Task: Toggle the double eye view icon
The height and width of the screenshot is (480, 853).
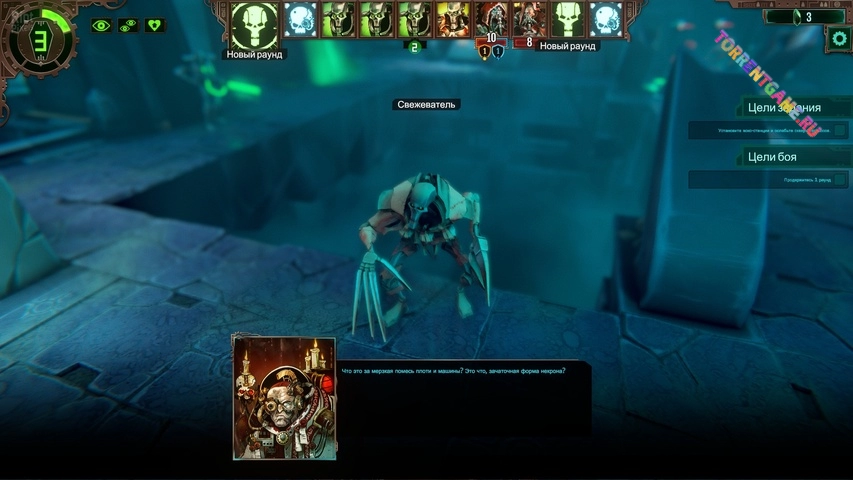Action: [x=128, y=26]
